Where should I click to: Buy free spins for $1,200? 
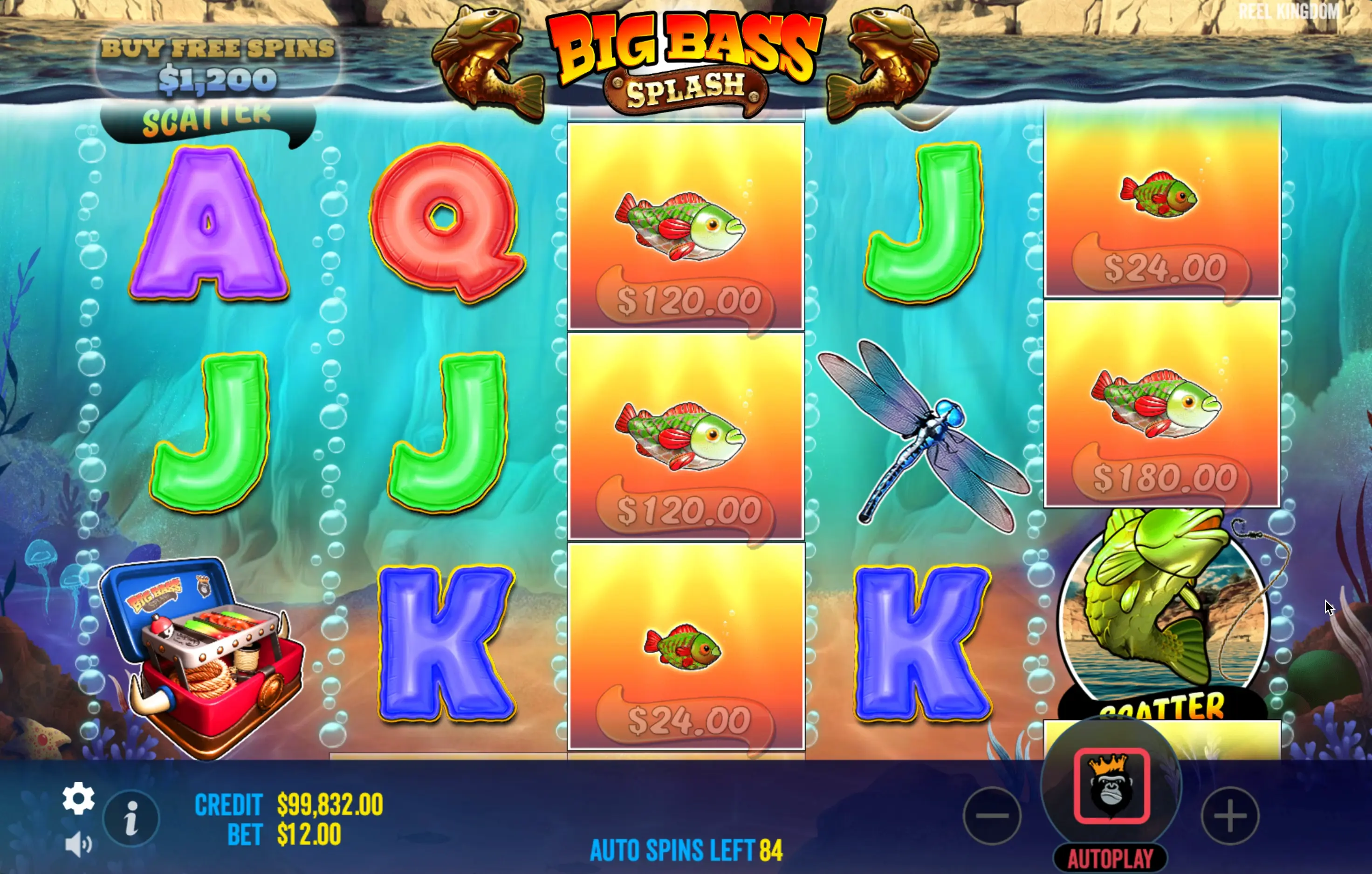click(x=218, y=64)
